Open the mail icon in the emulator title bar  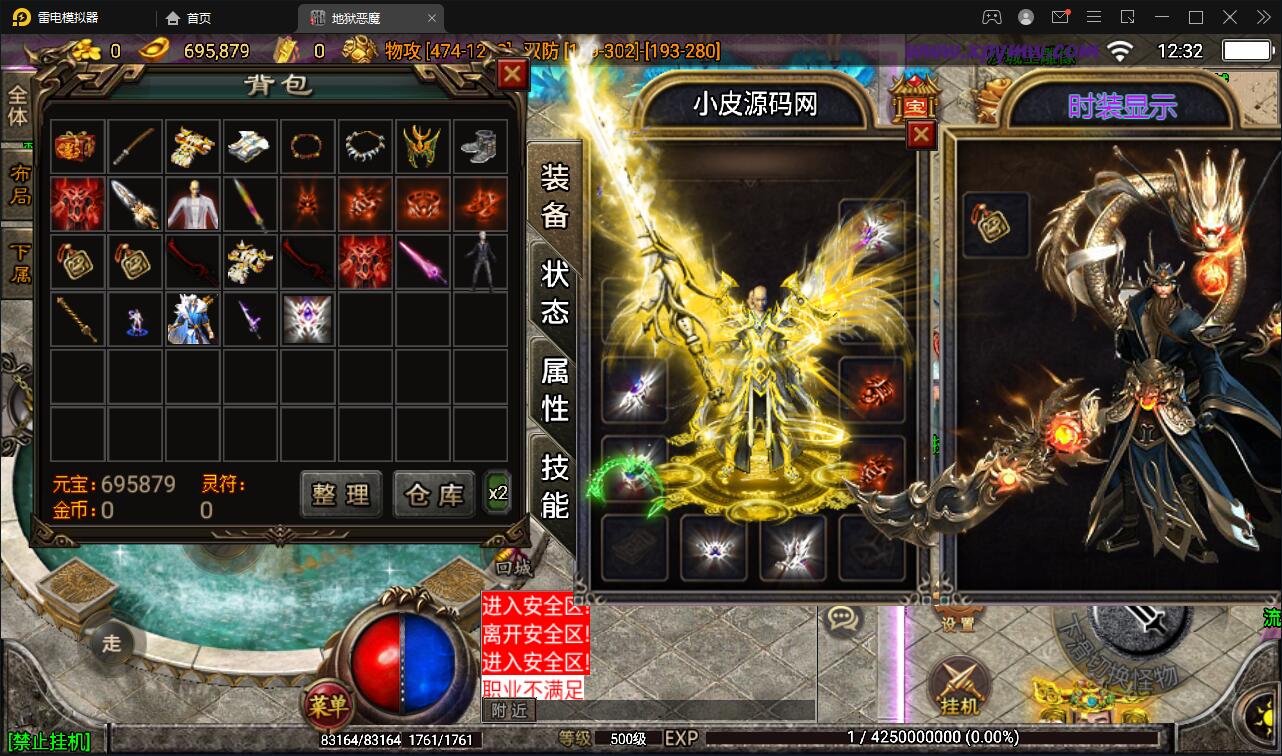[x=1061, y=17]
